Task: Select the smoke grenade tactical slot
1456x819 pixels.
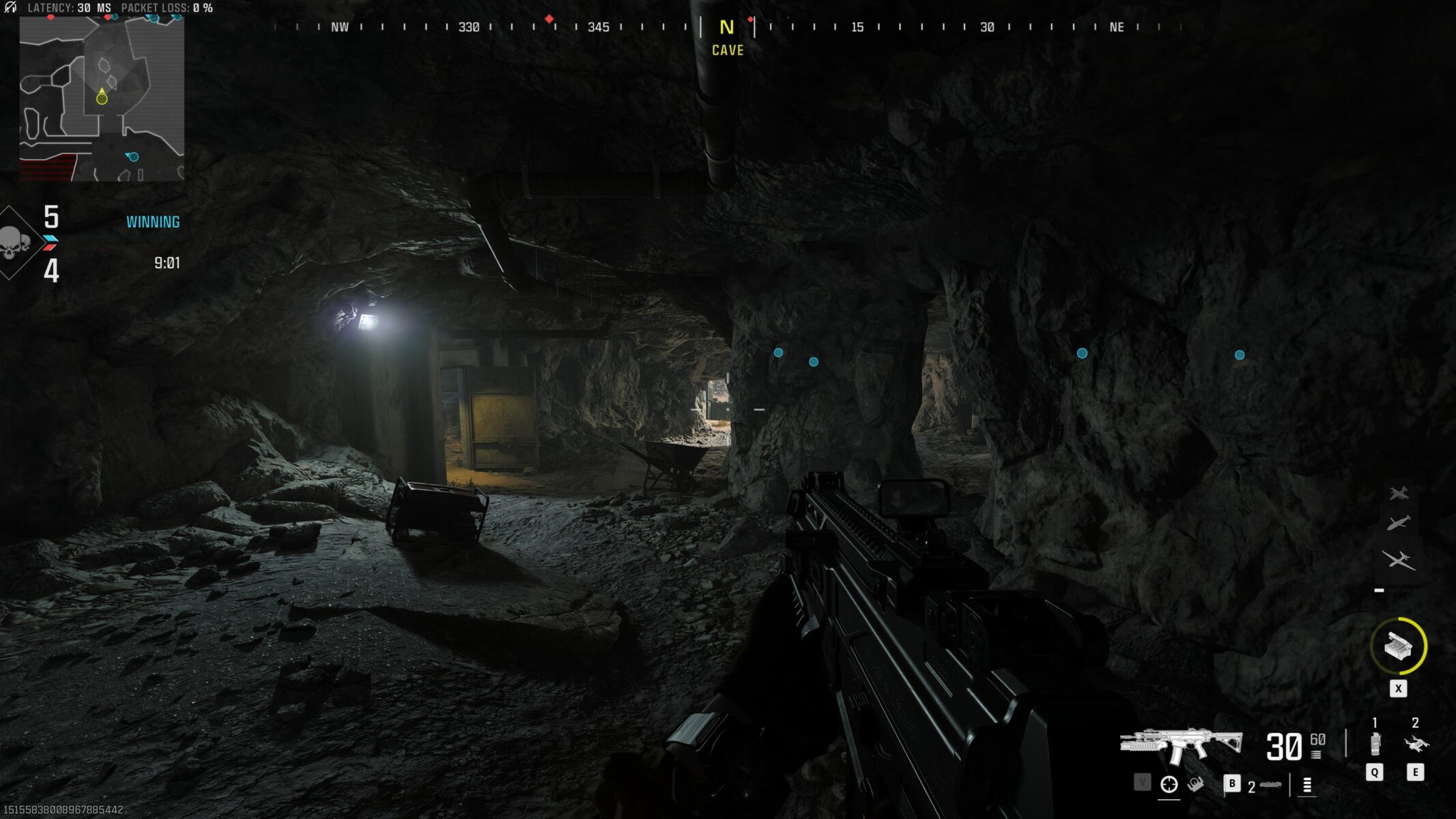Action: point(1375,744)
